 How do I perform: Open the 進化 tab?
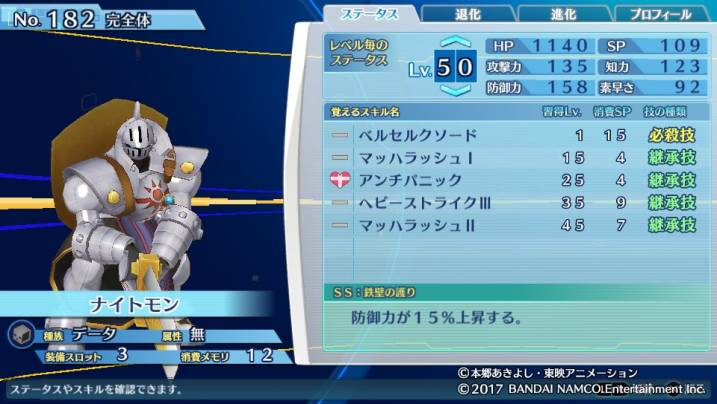click(563, 14)
